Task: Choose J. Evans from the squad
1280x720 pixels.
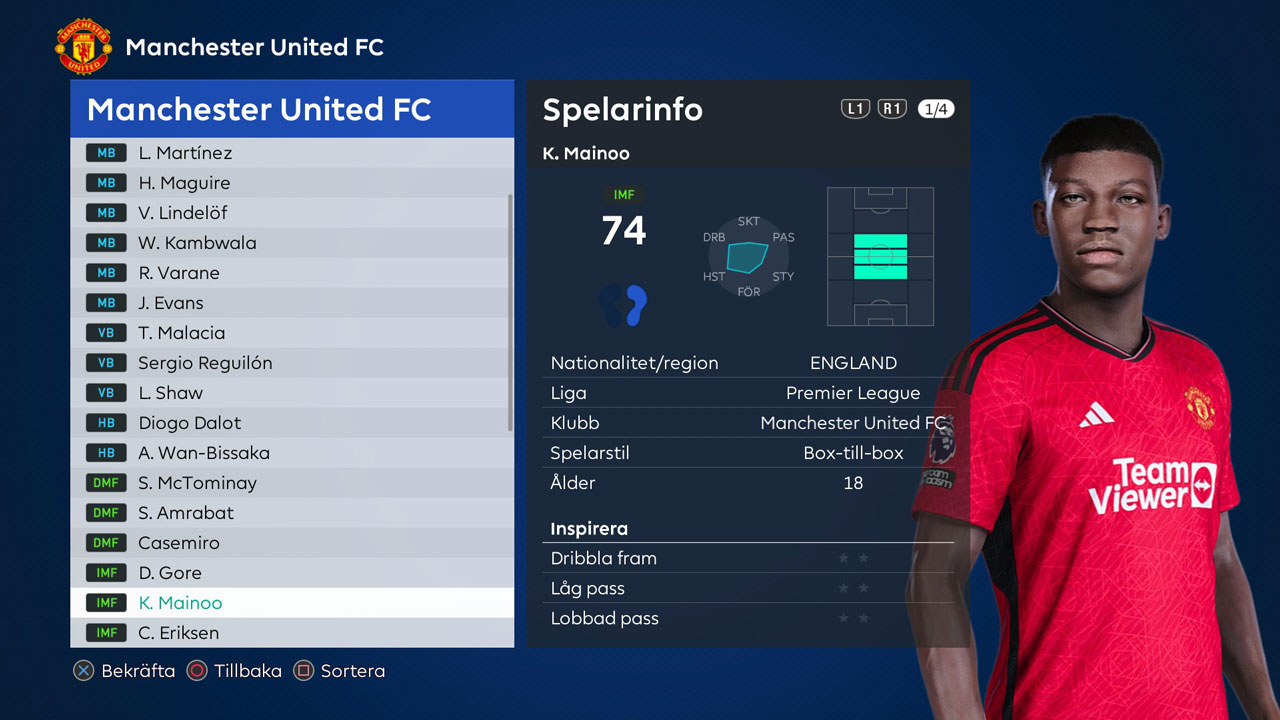Action: [290, 303]
